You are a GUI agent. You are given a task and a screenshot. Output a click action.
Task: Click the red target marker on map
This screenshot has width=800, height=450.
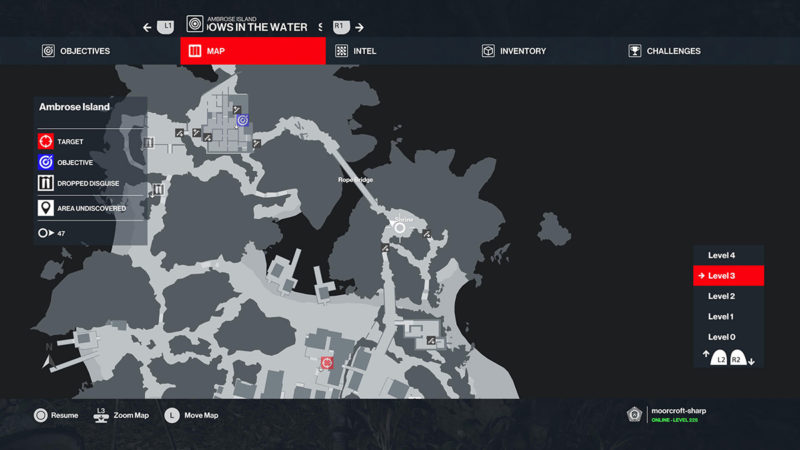326,363
